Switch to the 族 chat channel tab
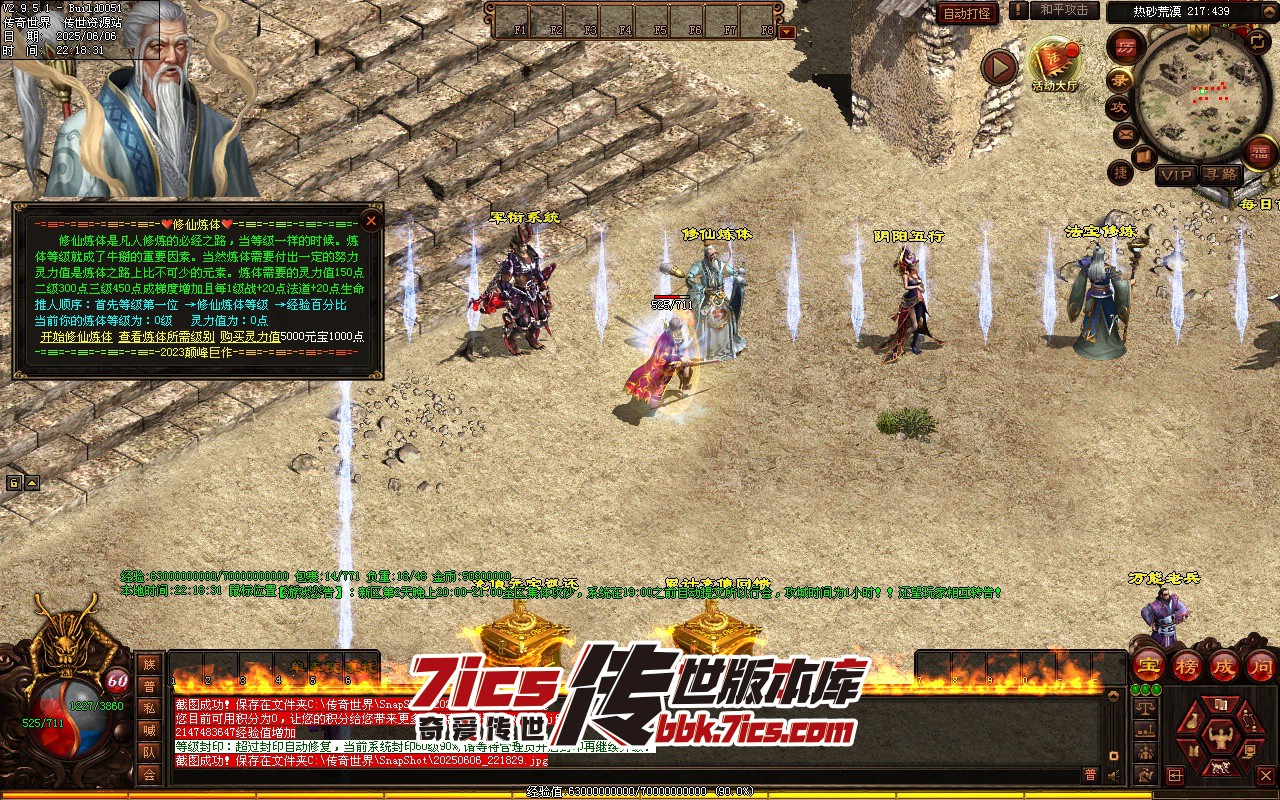Image resolution: width=1280 pixels, height=800 pixels. [149, 664]
